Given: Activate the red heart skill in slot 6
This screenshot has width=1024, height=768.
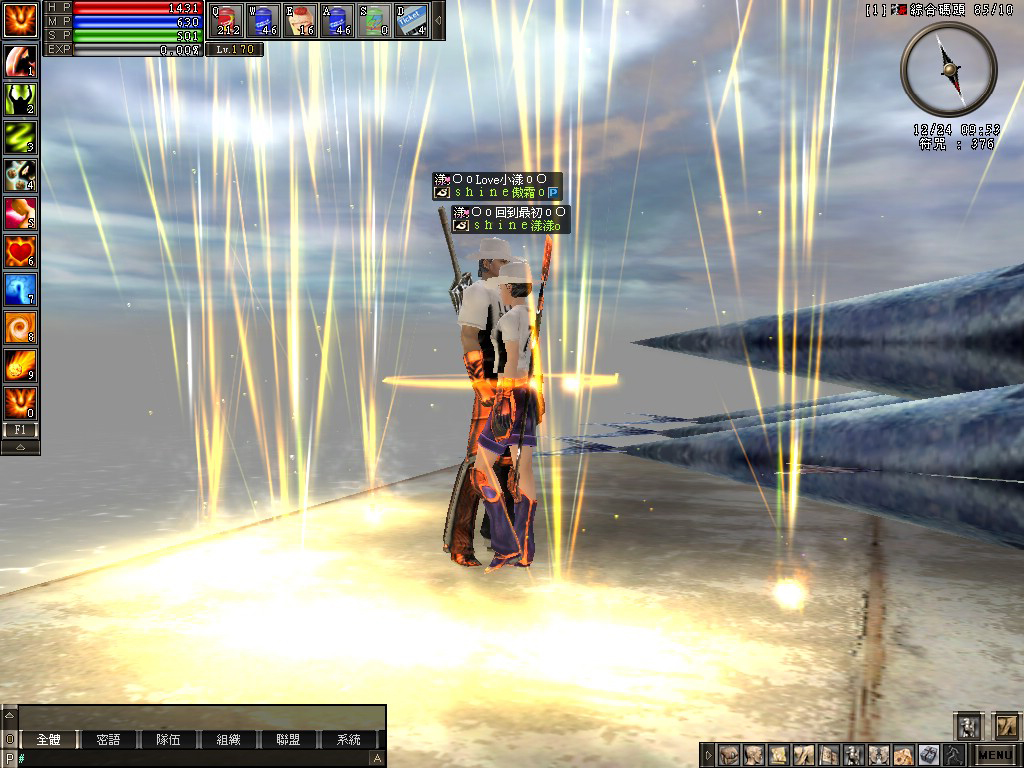Looking at the screenshot, I should click(20, 251).
